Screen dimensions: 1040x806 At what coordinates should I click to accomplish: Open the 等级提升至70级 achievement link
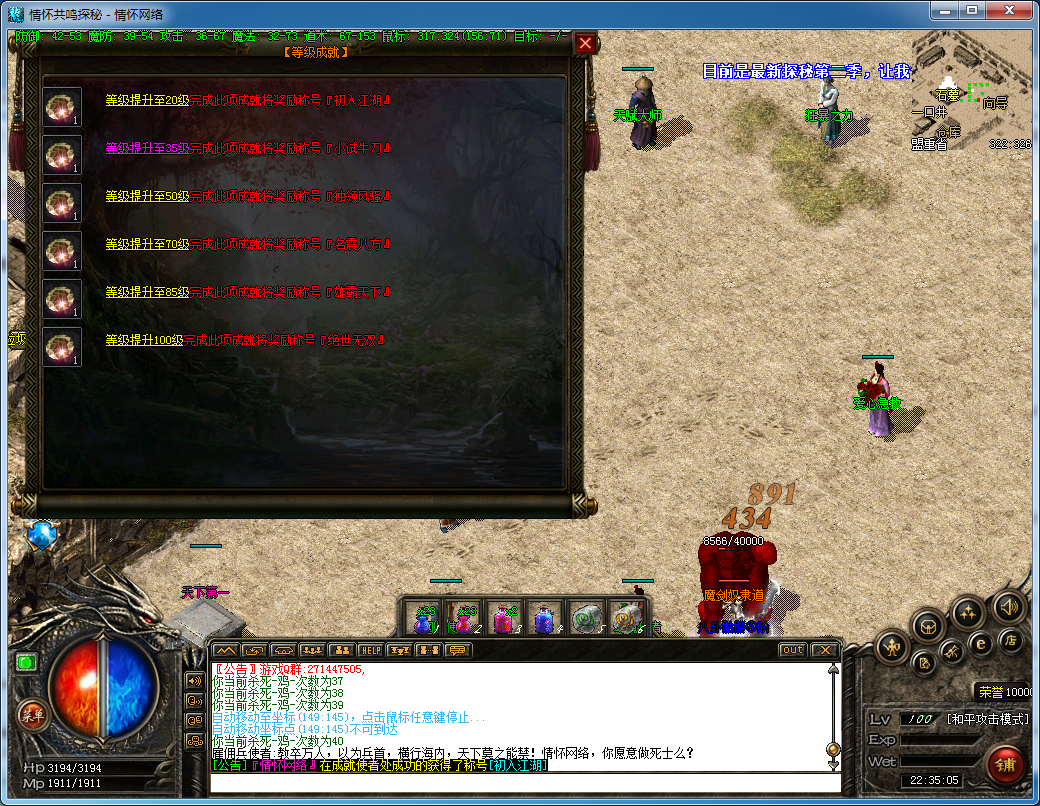point(147,244)
